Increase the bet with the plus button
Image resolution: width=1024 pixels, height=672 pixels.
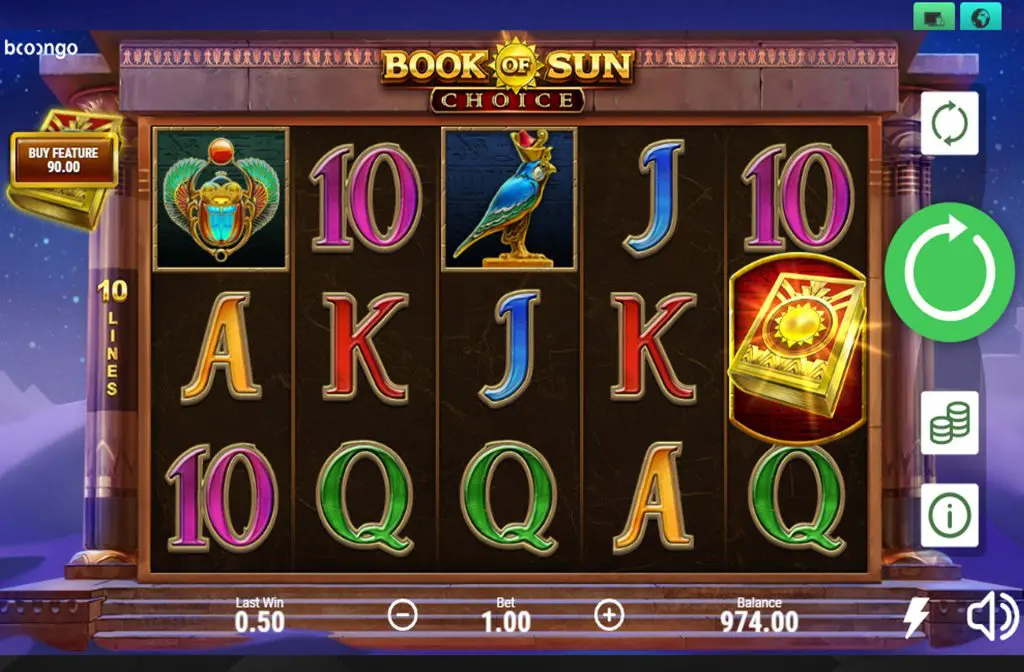point(609,616)
